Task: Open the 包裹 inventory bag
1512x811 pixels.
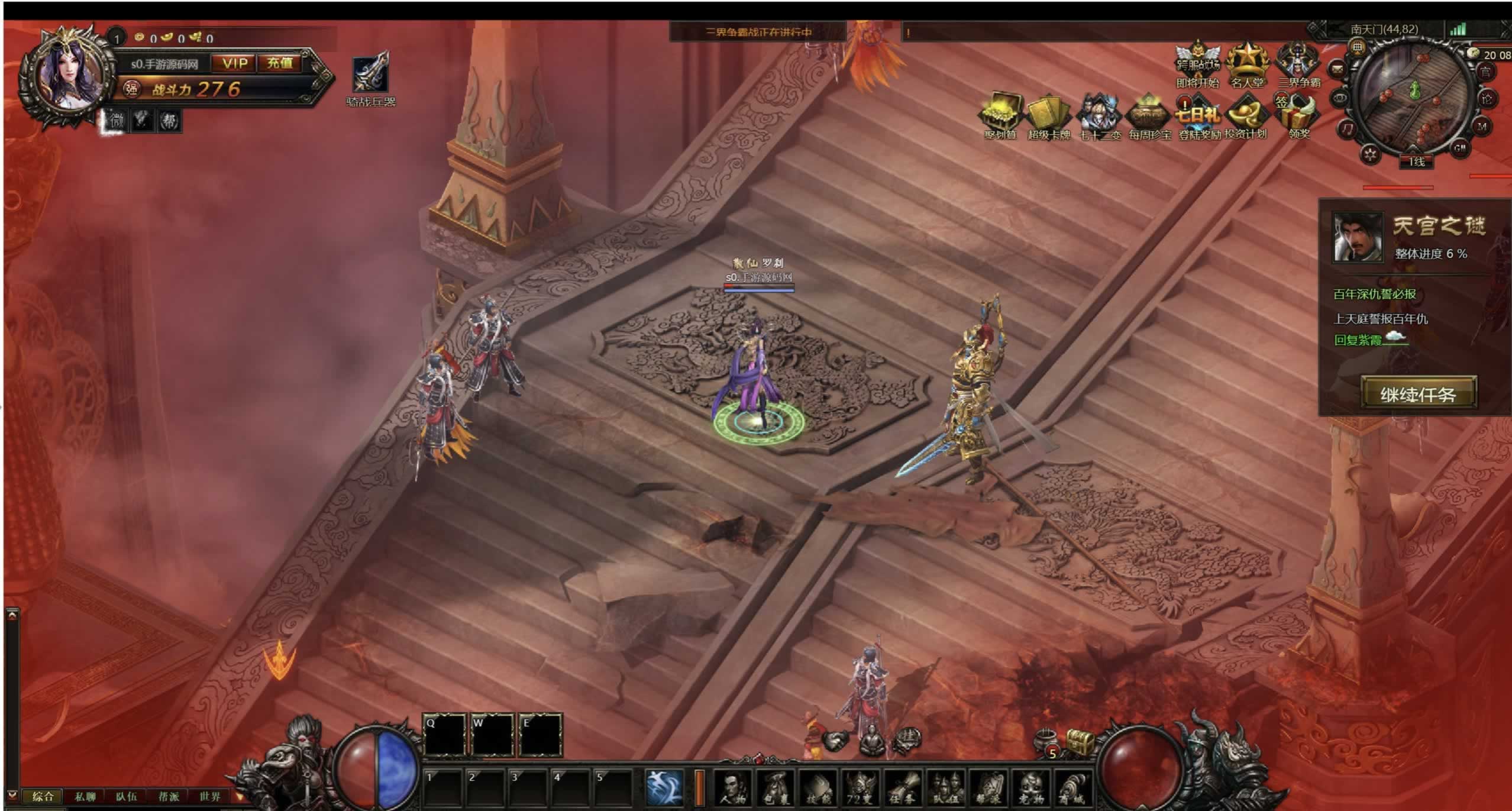Action: 776,788
